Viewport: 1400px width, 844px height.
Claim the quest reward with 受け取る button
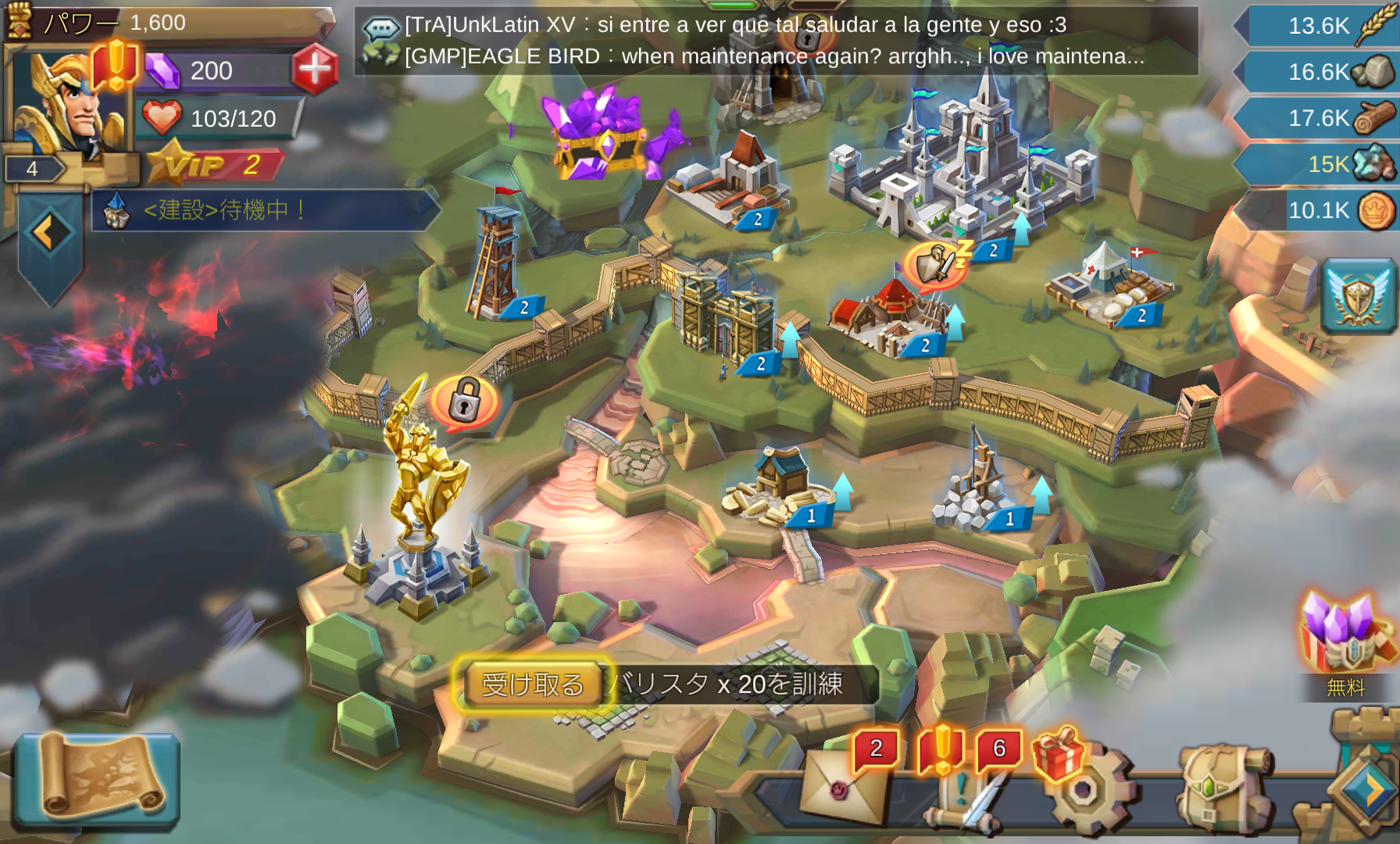click(533, 684)
